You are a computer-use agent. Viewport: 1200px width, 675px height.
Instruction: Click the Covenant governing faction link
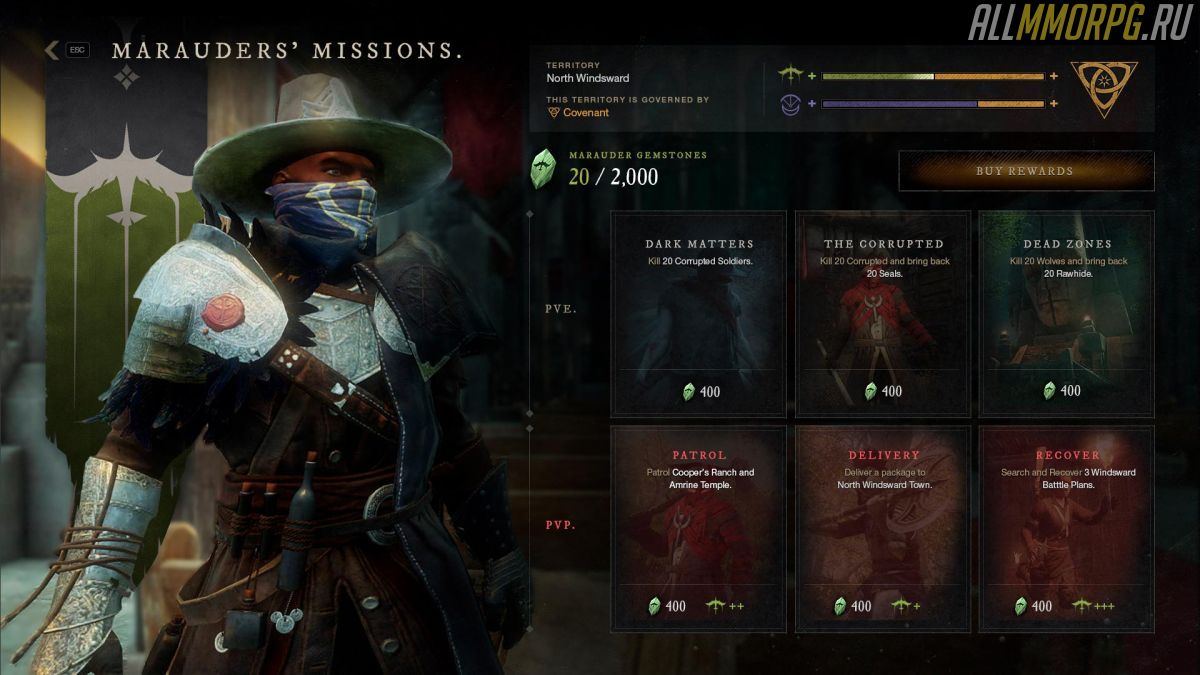pos(585,113)
